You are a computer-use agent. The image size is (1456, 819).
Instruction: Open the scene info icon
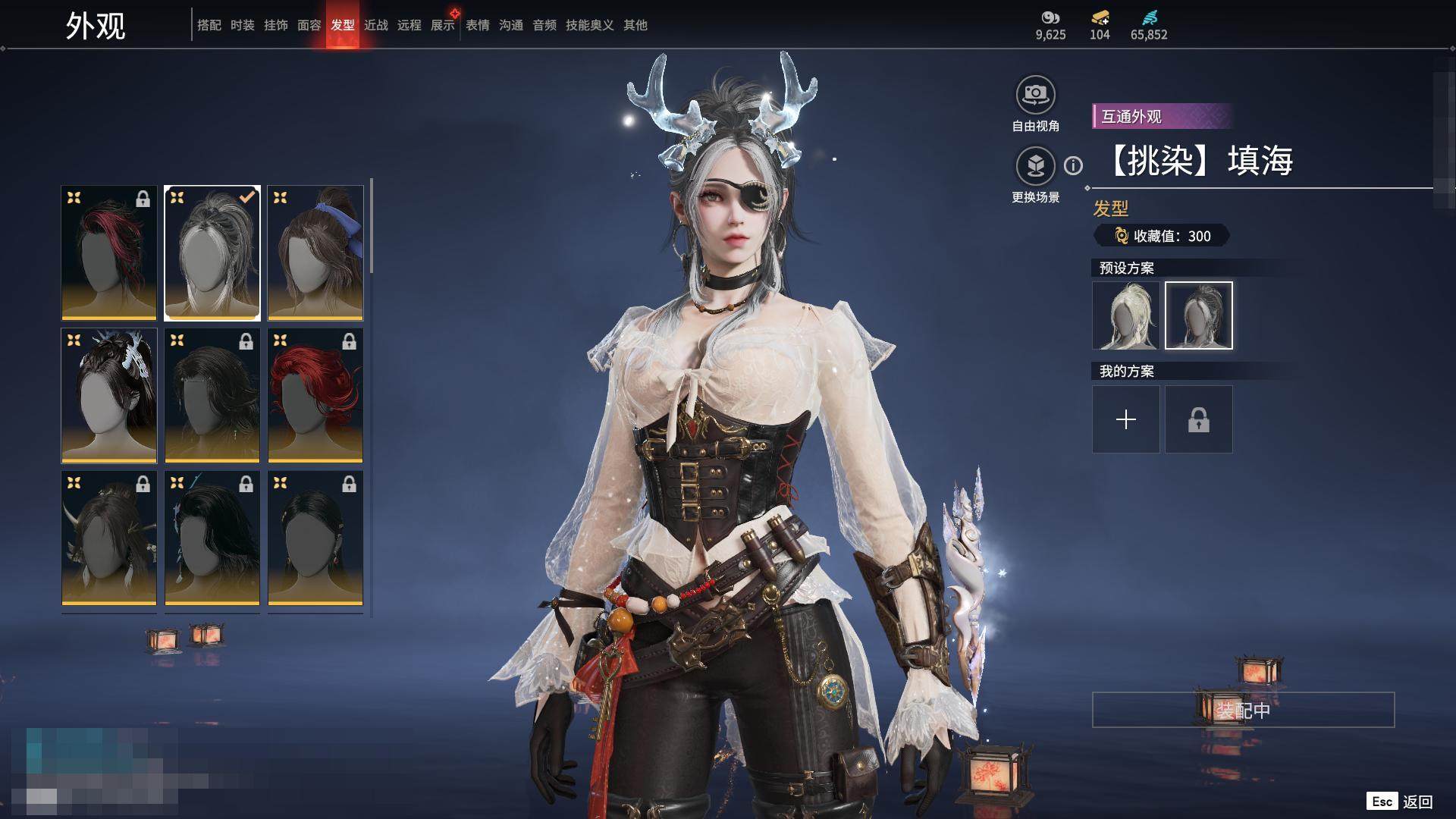(1073, 165)
